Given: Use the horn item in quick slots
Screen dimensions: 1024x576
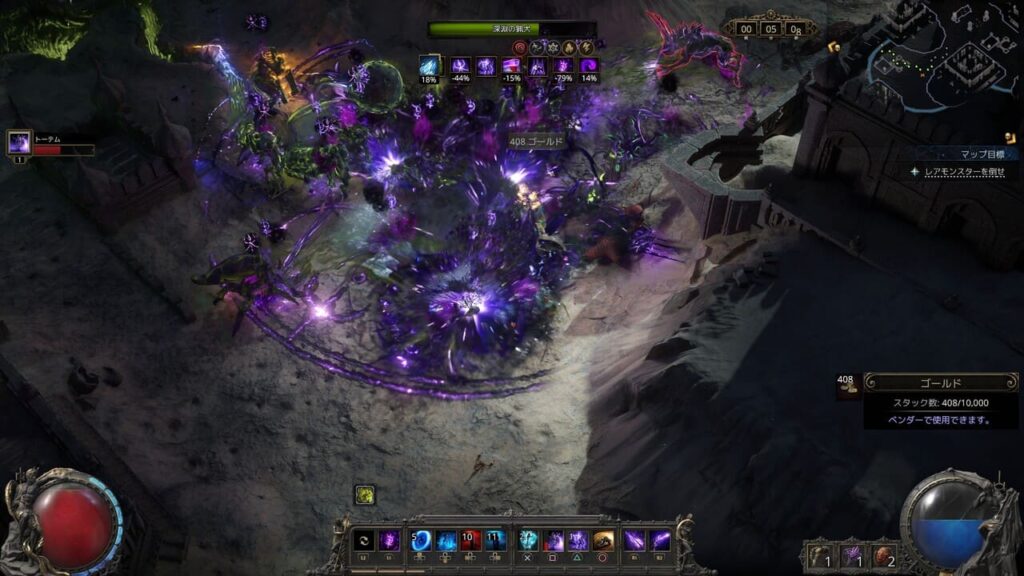Looking at the screenshot, I should tap(819, 555).
